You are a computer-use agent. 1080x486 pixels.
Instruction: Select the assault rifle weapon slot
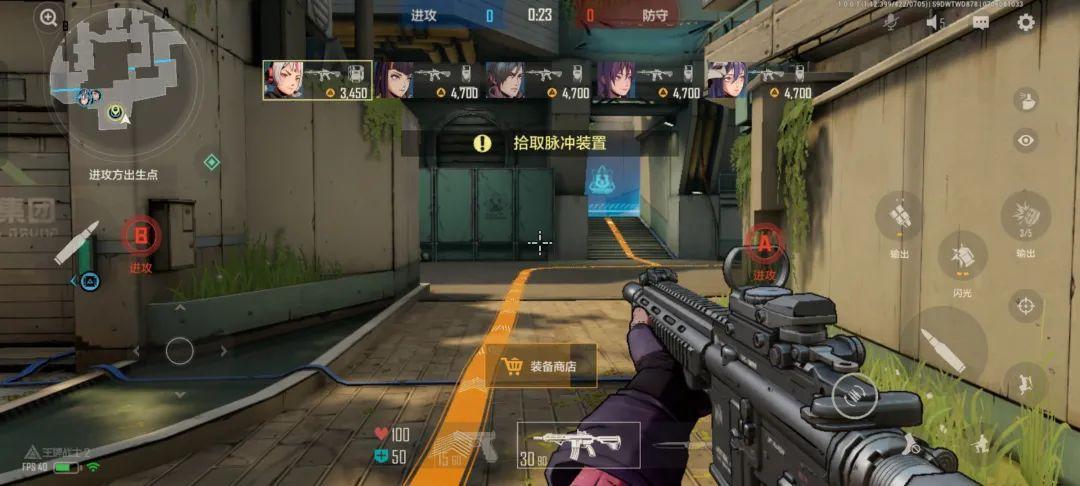[578, 445]
